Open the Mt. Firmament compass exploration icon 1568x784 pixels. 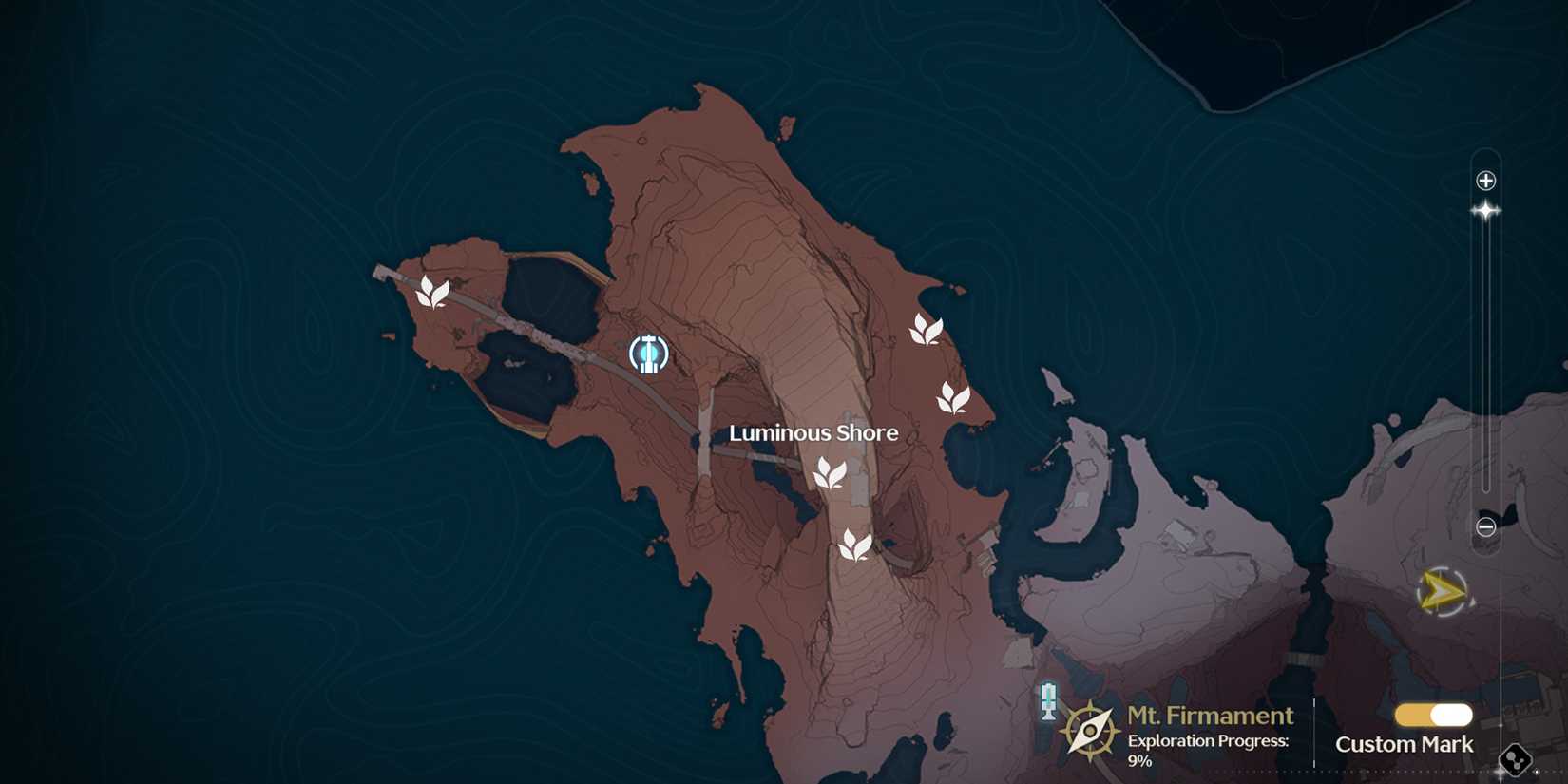tap(1089, 730)
